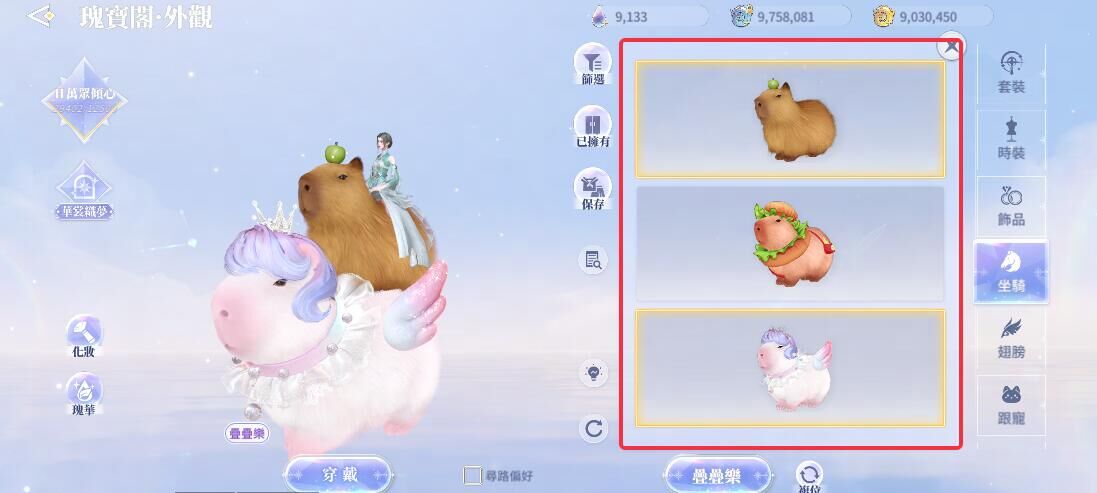Switch to the 飾品 accessories tab
The image size is (1097, 493).
click(1011, 206)
